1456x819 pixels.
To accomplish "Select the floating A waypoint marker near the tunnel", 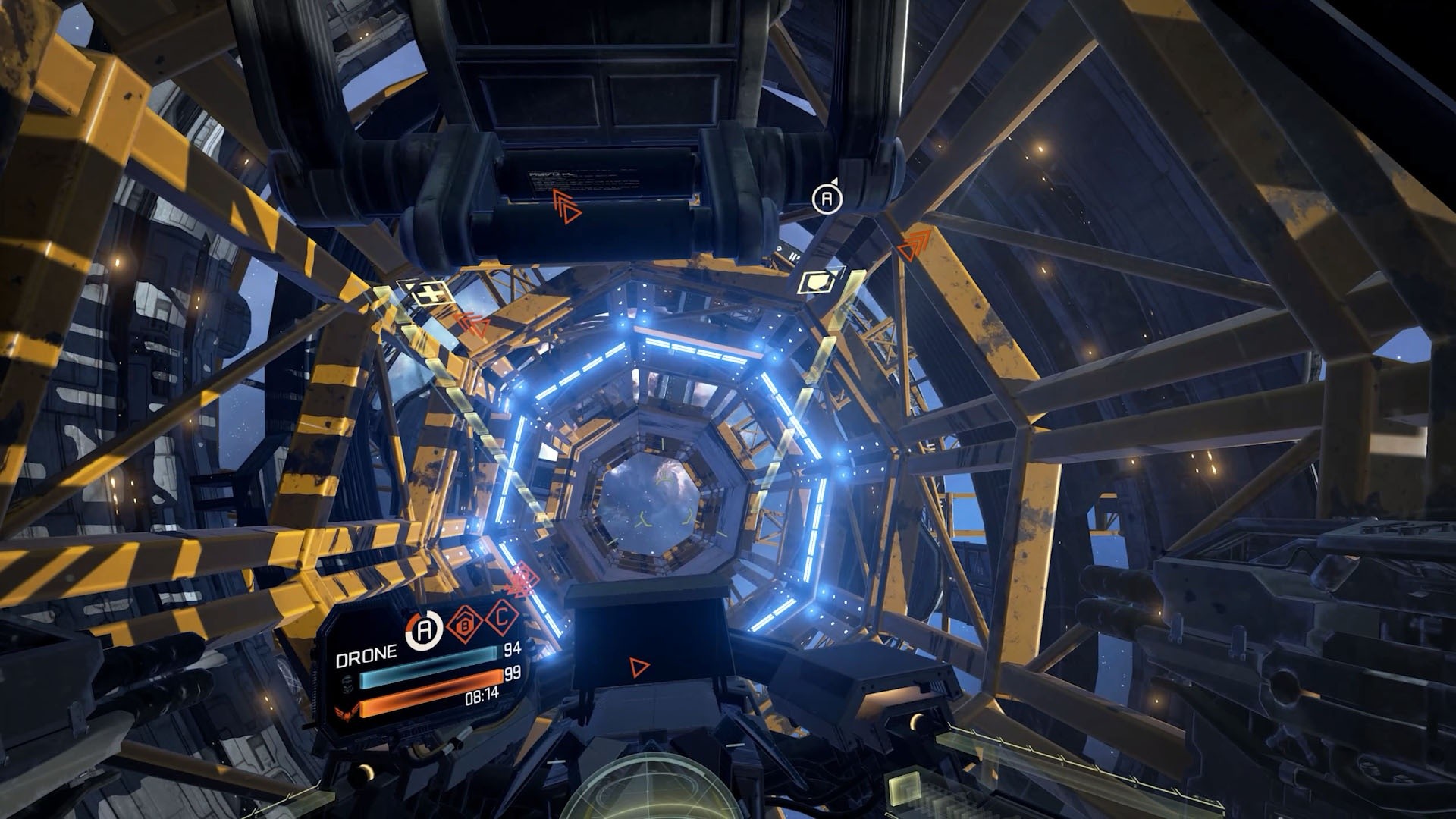I will (827, 199).
